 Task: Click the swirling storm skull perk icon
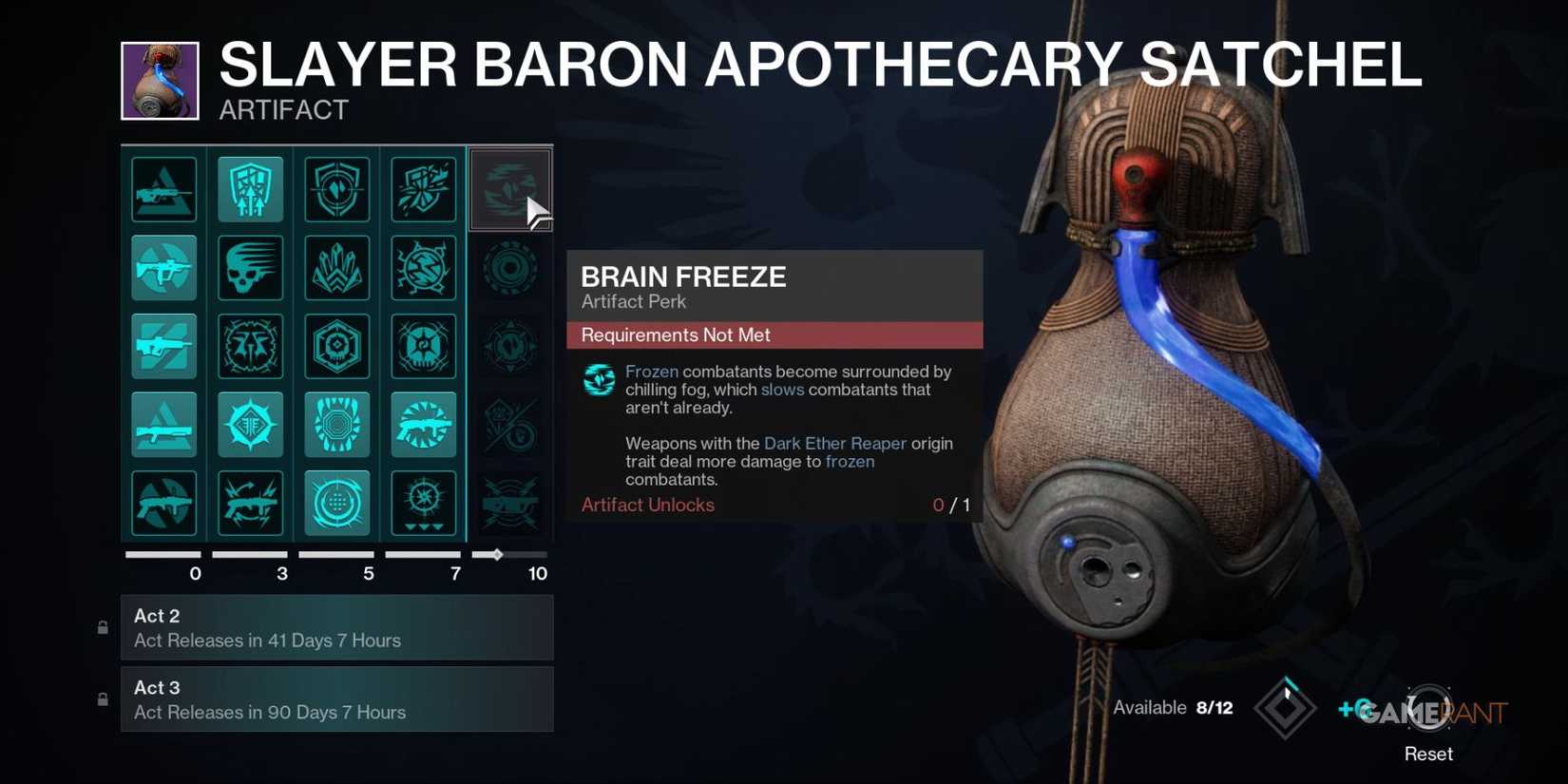click(x=423, y=346)
